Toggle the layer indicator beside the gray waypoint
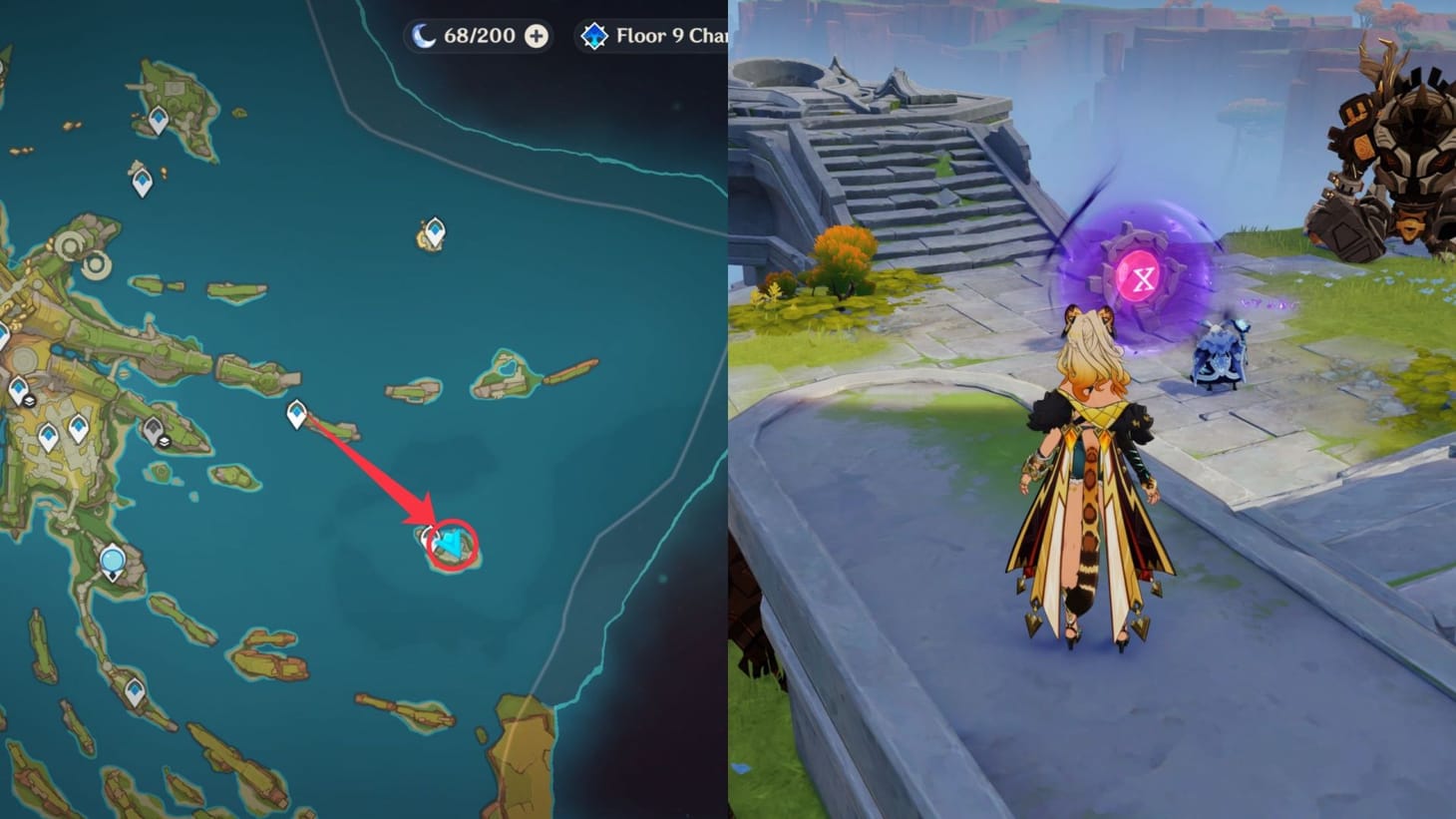The image size is (1456, 819). [x=166, y=443]
